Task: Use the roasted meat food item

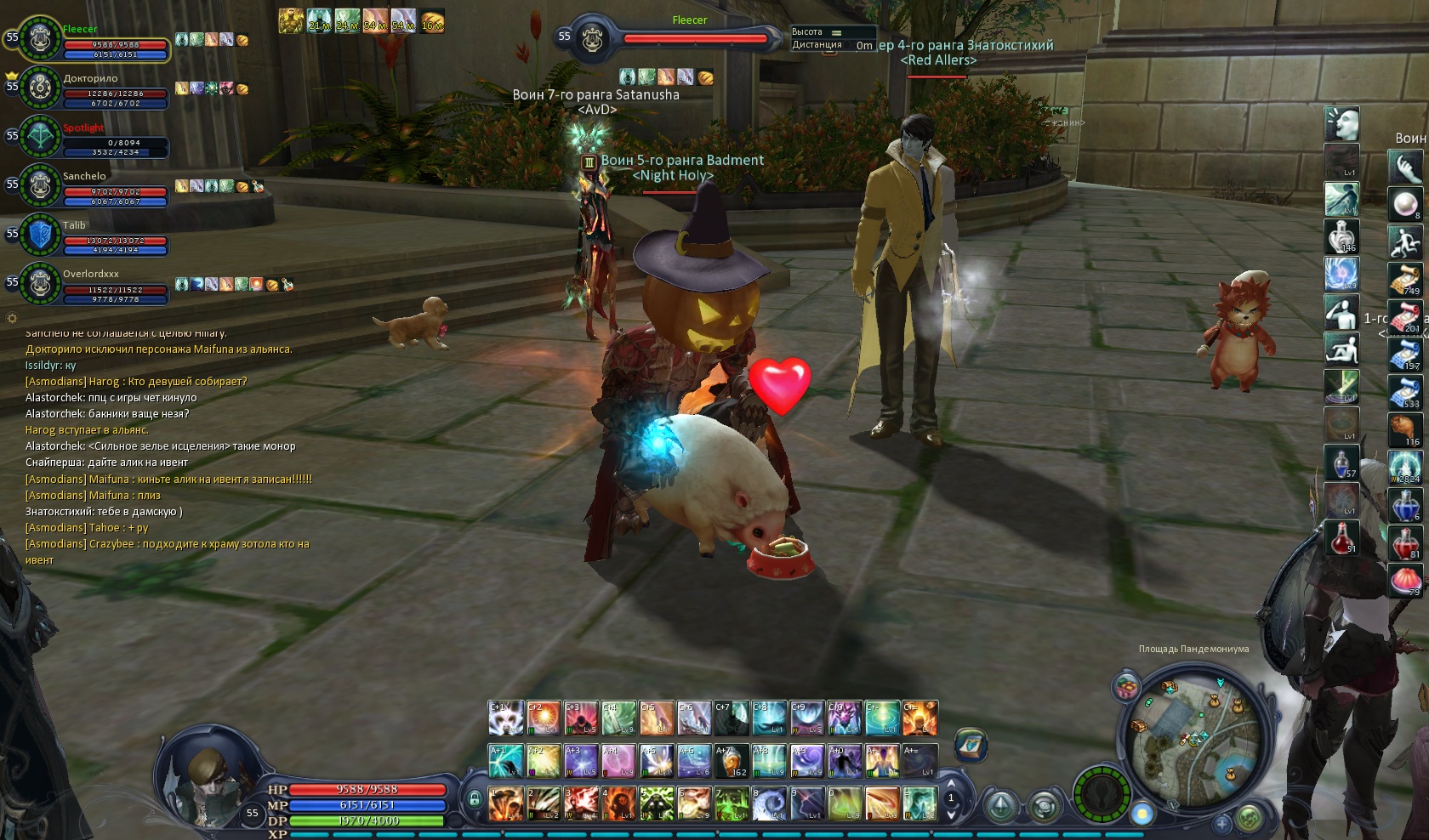Action: (1405, 429)
